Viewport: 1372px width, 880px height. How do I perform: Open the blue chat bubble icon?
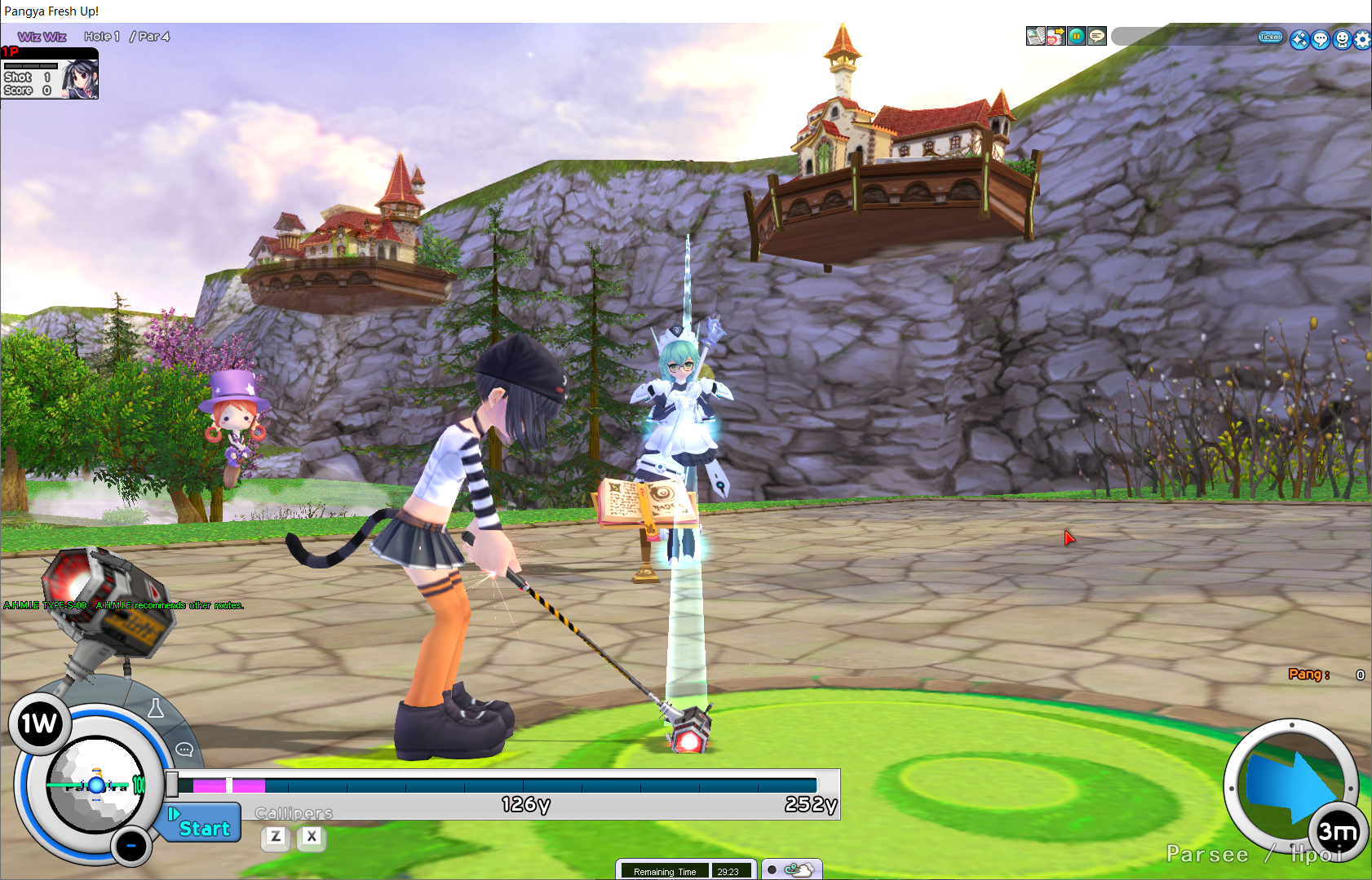pos(1321,39)
